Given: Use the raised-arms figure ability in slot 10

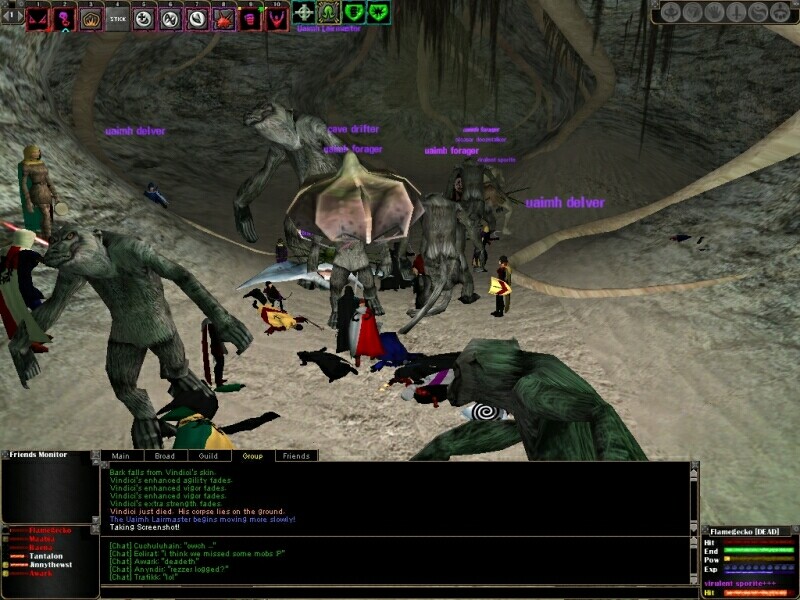Looking at the screenshot, I should [x=276, y=18].
